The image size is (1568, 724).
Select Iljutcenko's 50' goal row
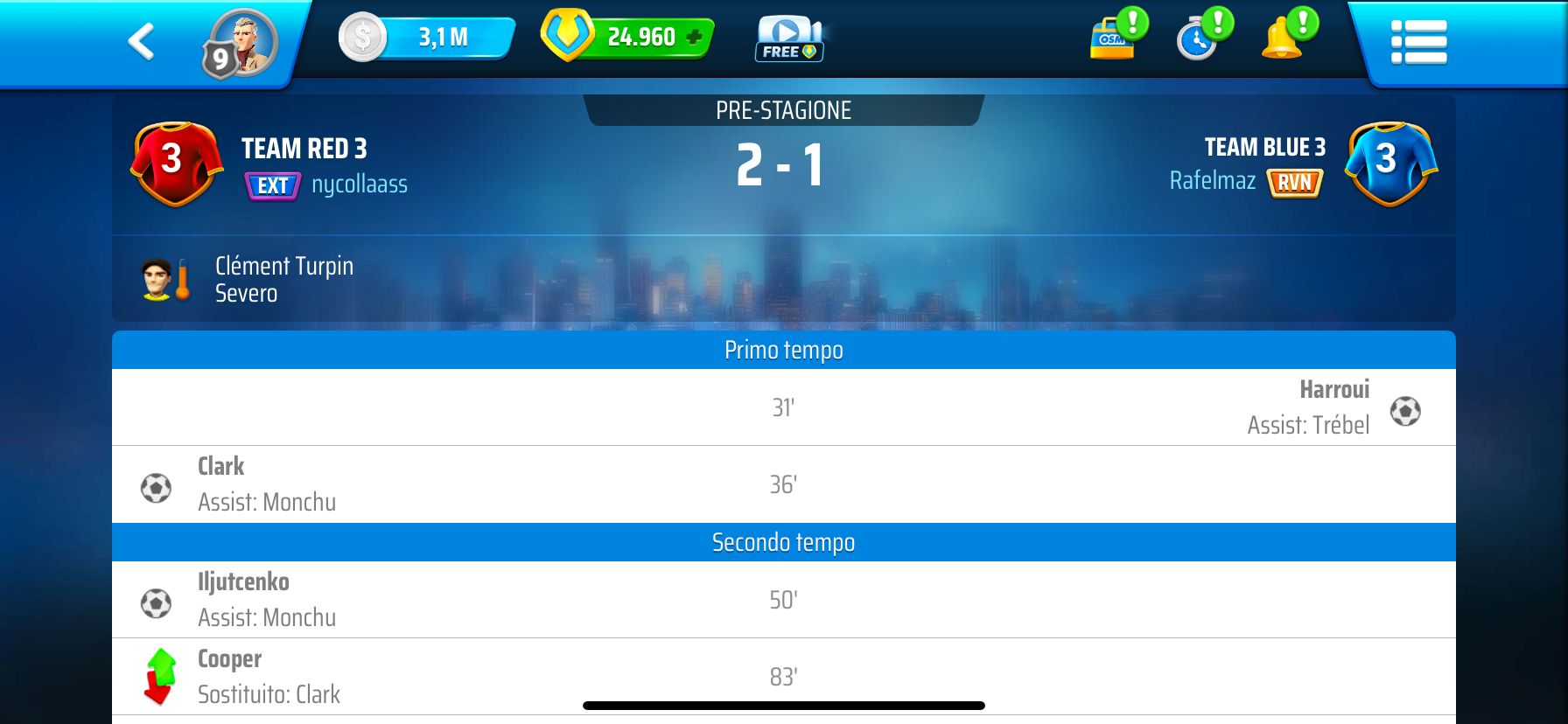point(783,600)
